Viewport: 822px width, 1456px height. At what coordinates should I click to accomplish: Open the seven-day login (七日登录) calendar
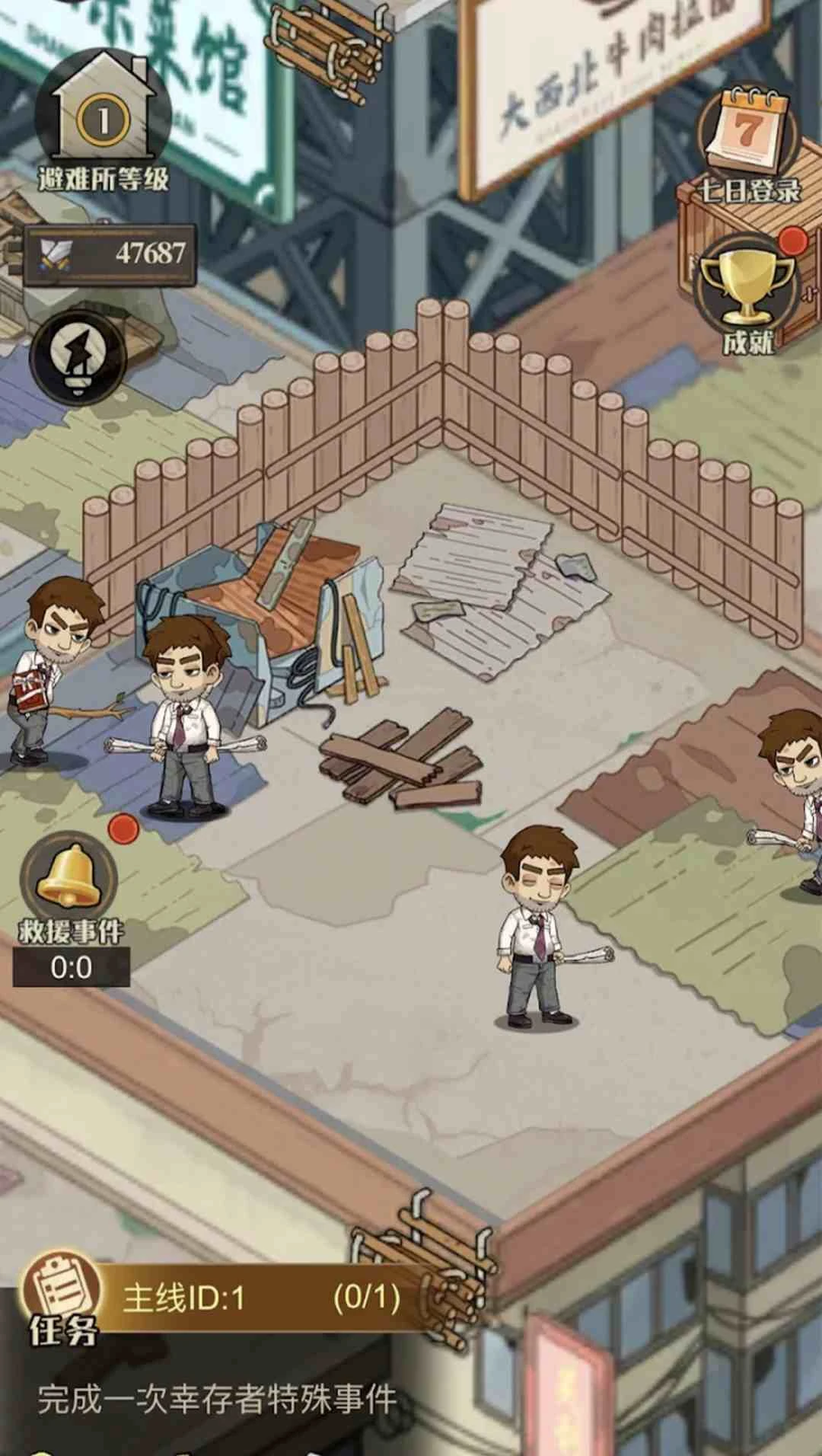(x=747, y=137)
